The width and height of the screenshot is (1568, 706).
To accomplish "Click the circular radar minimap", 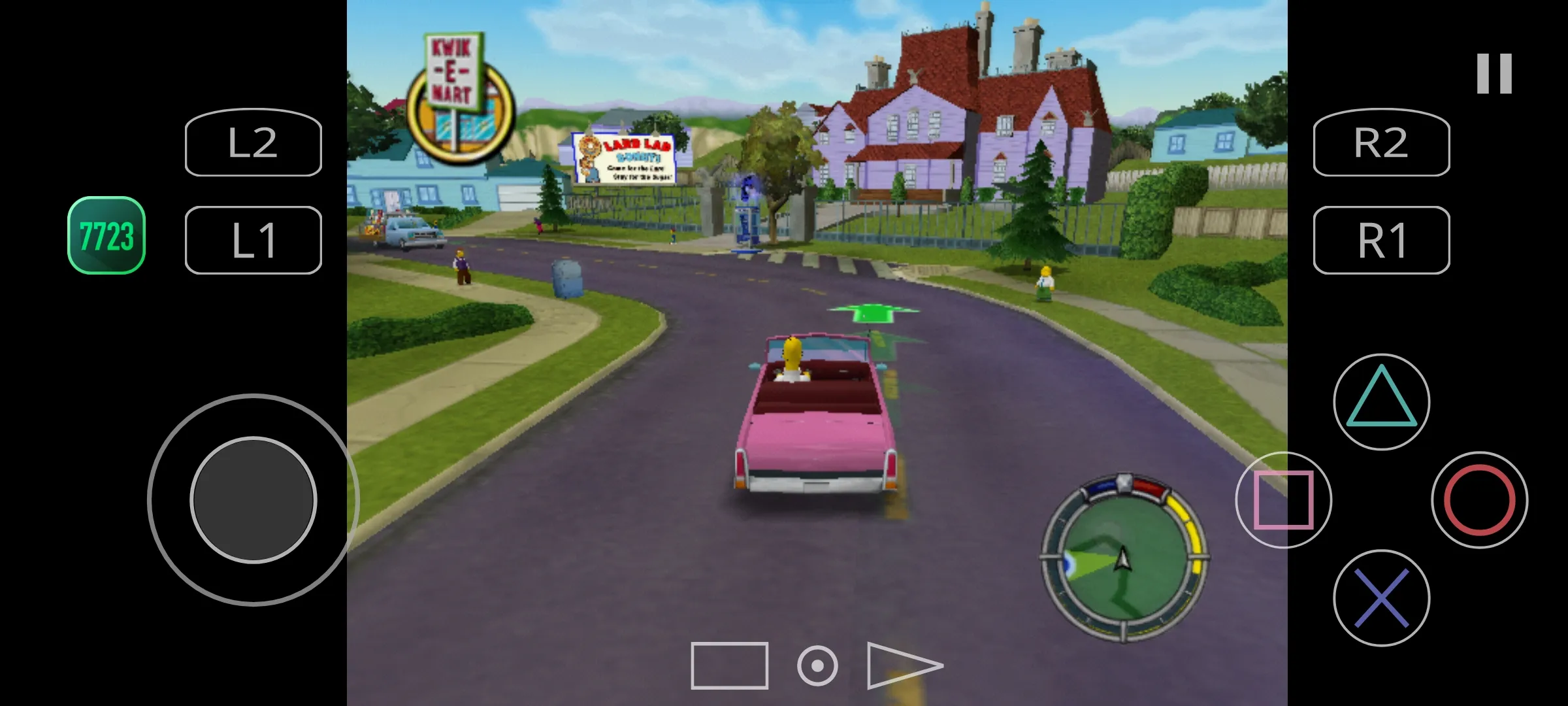I will (1124, 558).
